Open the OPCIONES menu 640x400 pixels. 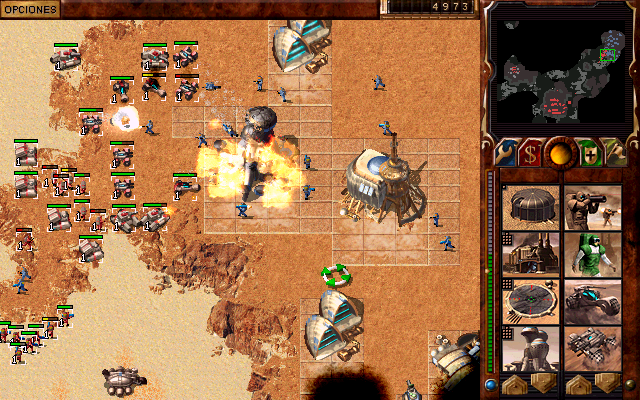29,8
